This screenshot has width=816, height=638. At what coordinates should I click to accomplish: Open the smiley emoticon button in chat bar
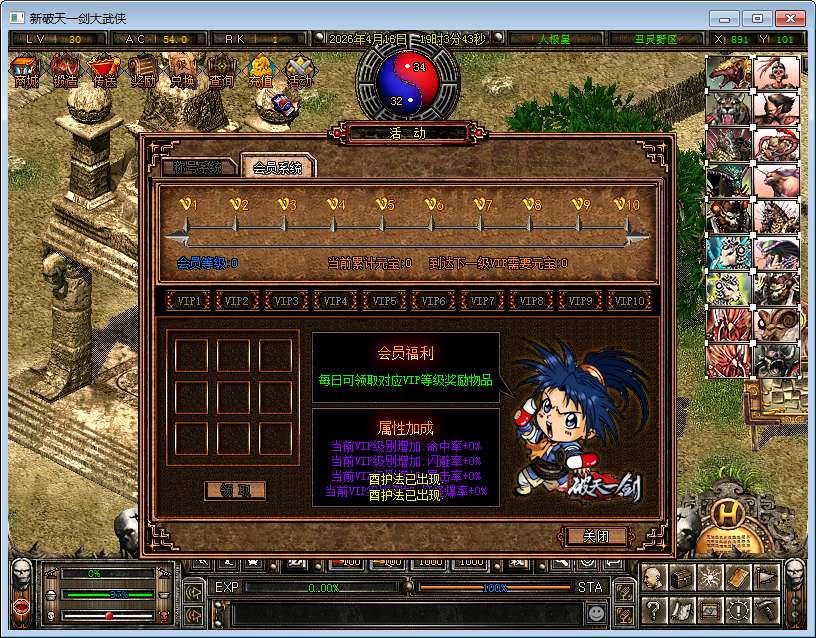pyautogui.click(x=597, y=610)
